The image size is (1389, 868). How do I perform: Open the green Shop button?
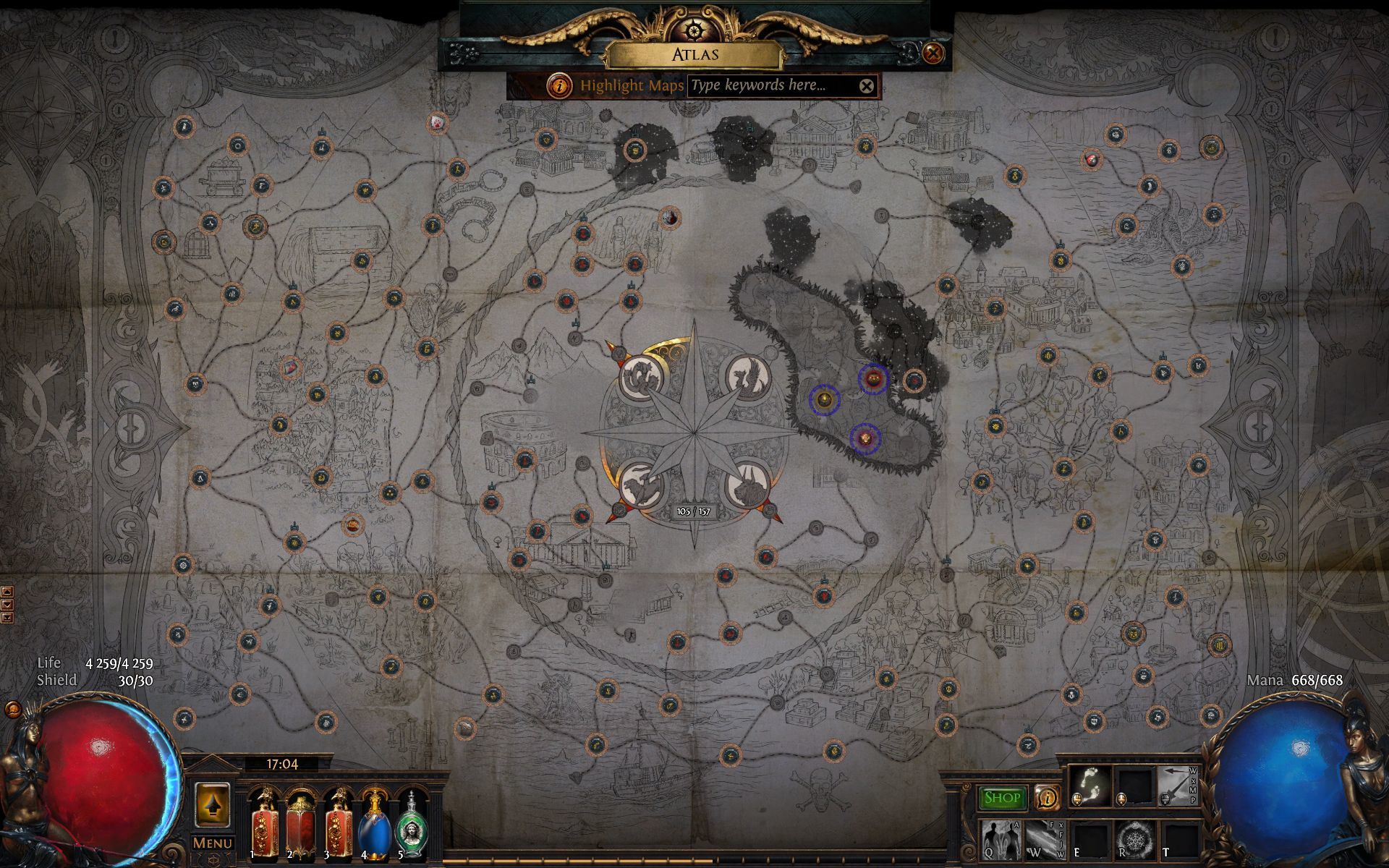click(x=1002, y=797)
